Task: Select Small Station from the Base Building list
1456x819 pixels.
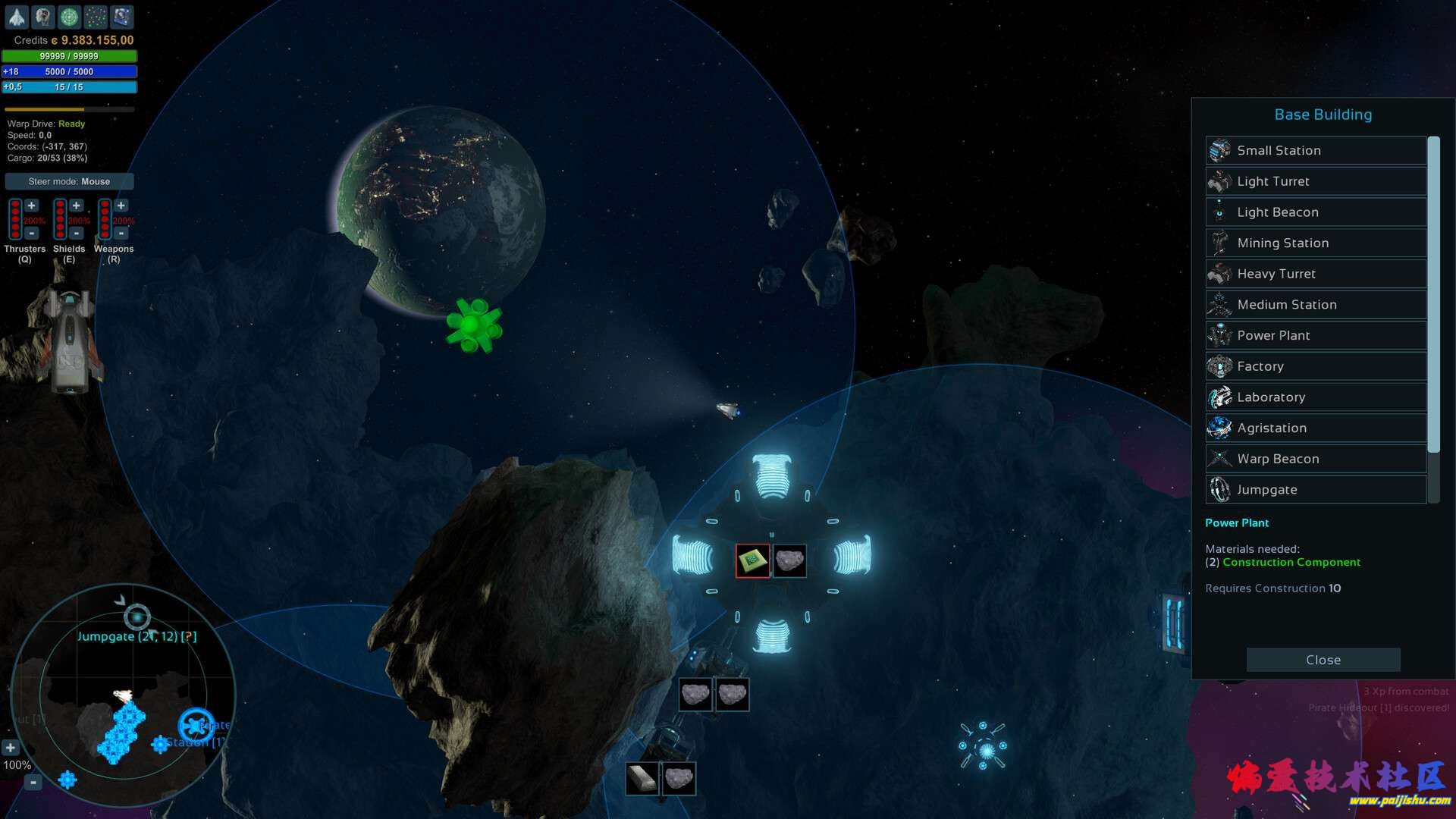Action: point(1316,150)
